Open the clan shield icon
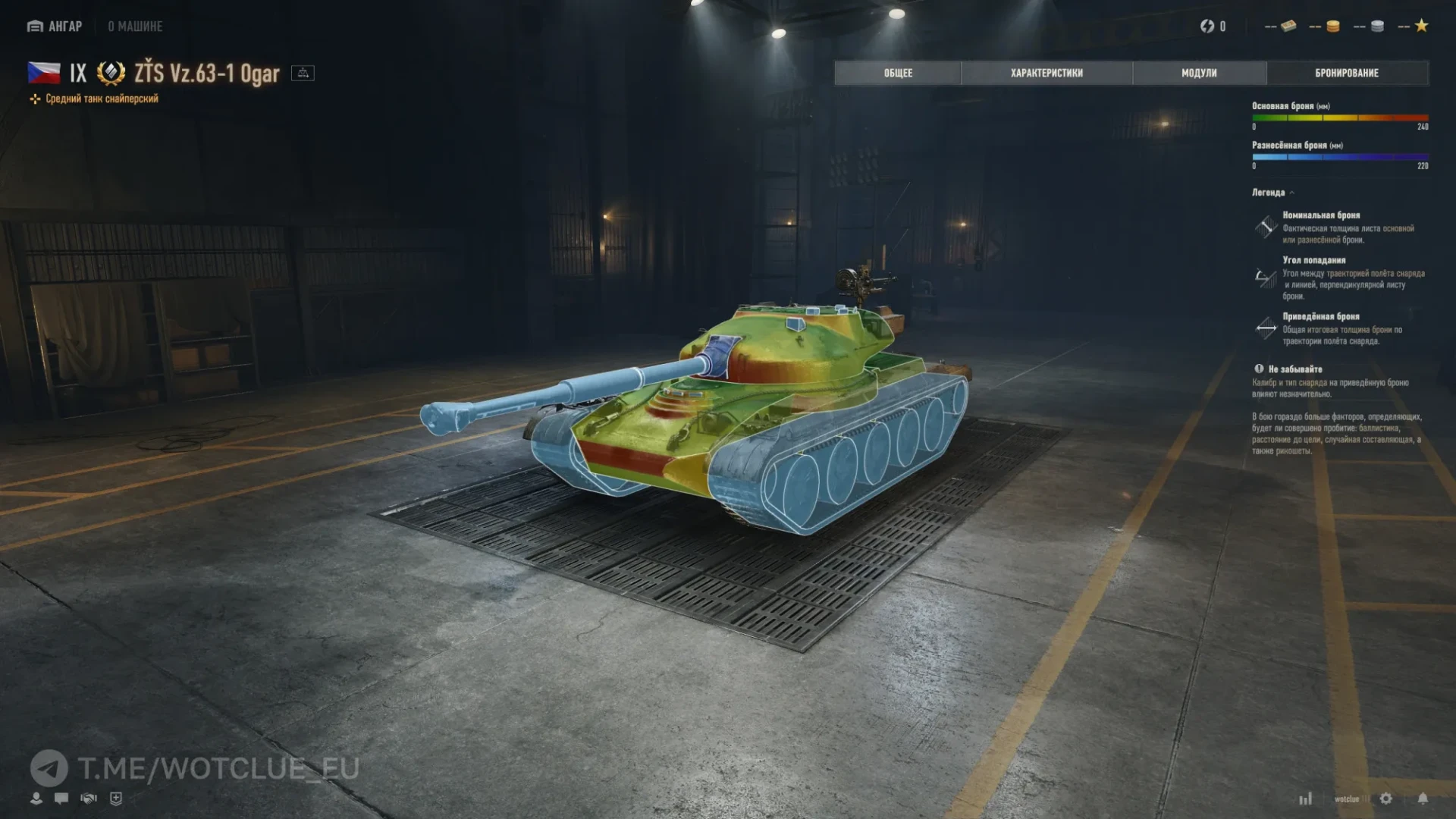This screenshot has height=819, width=1456. point(117,798)
